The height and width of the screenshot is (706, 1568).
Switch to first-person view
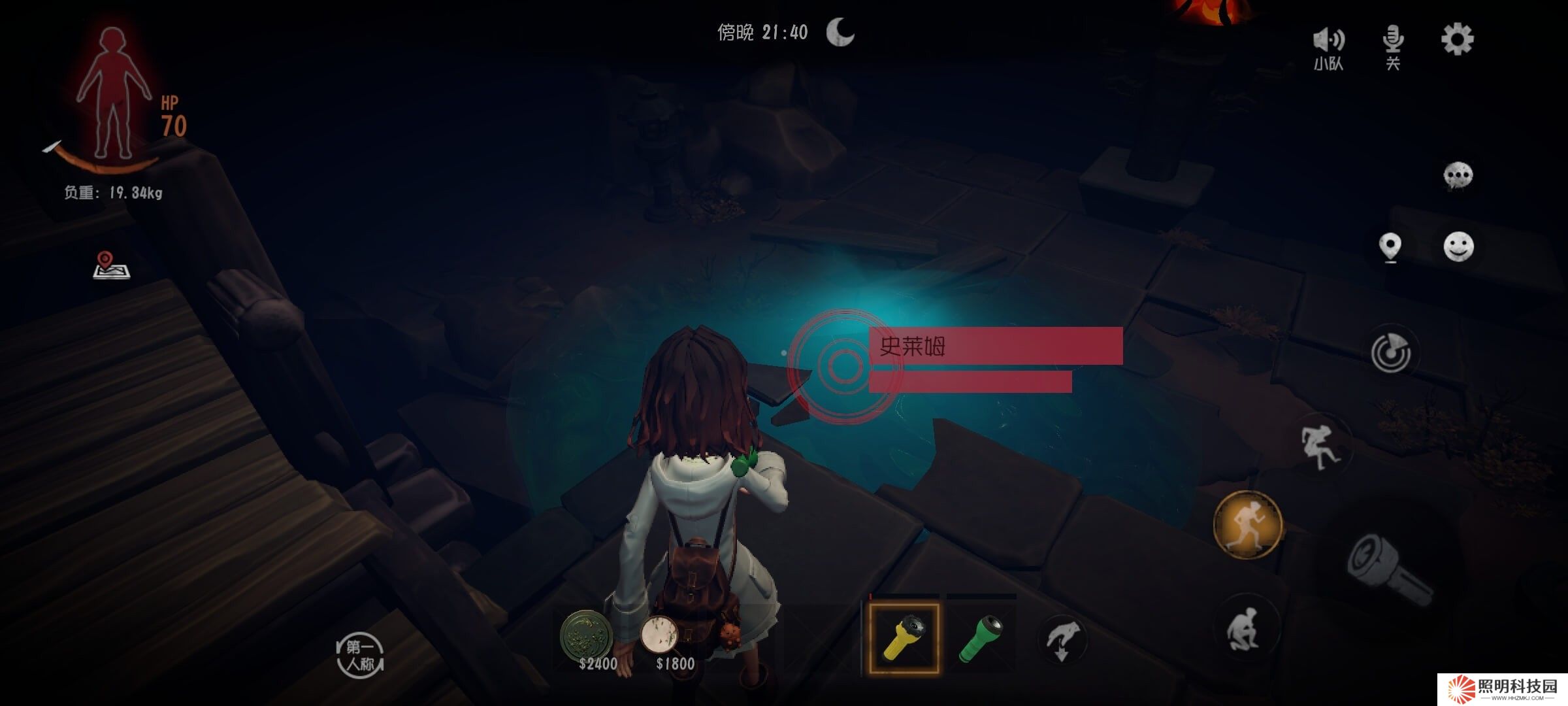click(x=360, y=656)
